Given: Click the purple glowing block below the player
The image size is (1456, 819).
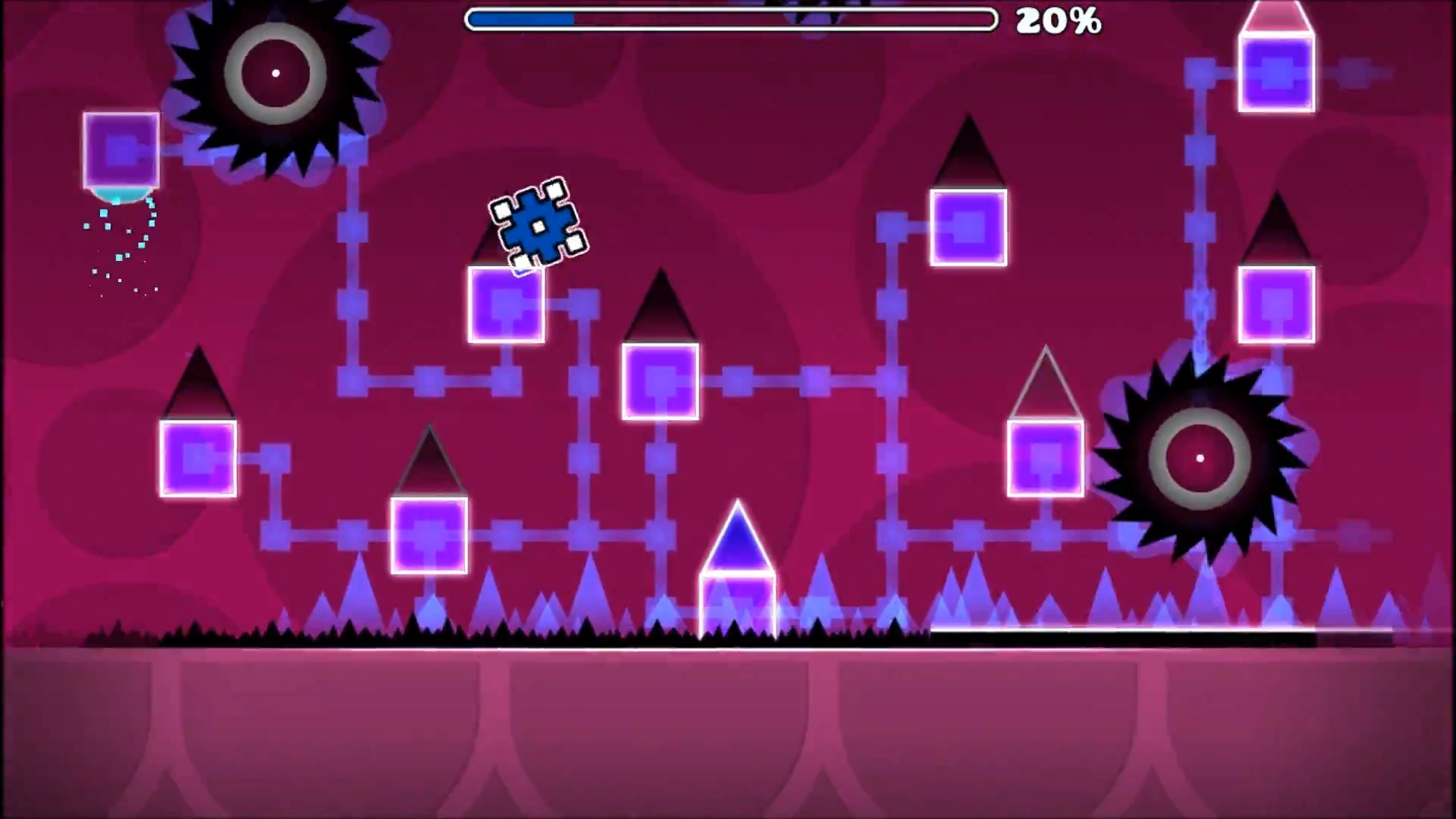Looking at the screenshot, I should pos(507,302).
